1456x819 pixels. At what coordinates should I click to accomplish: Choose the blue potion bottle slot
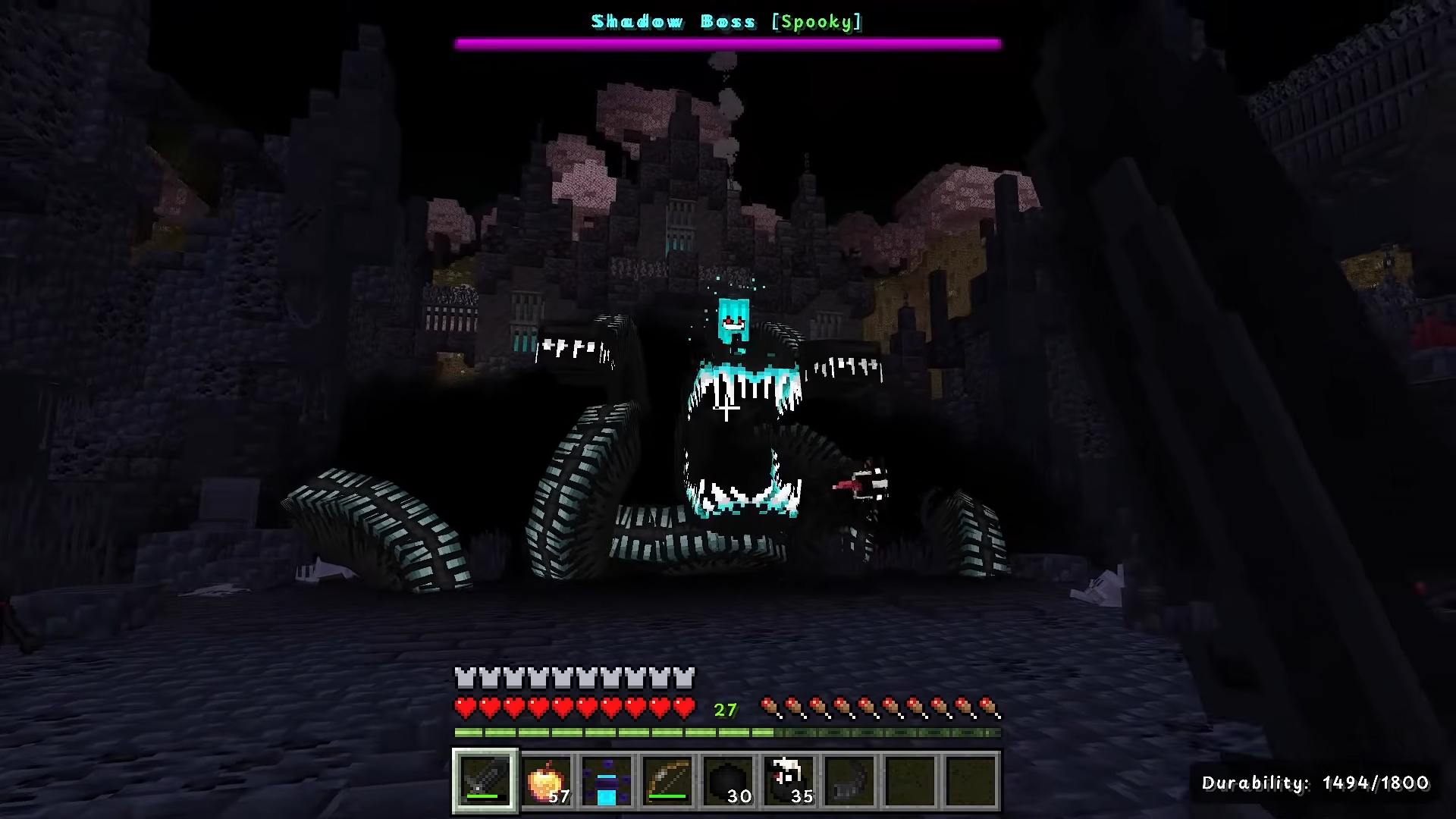coord(607,780)
